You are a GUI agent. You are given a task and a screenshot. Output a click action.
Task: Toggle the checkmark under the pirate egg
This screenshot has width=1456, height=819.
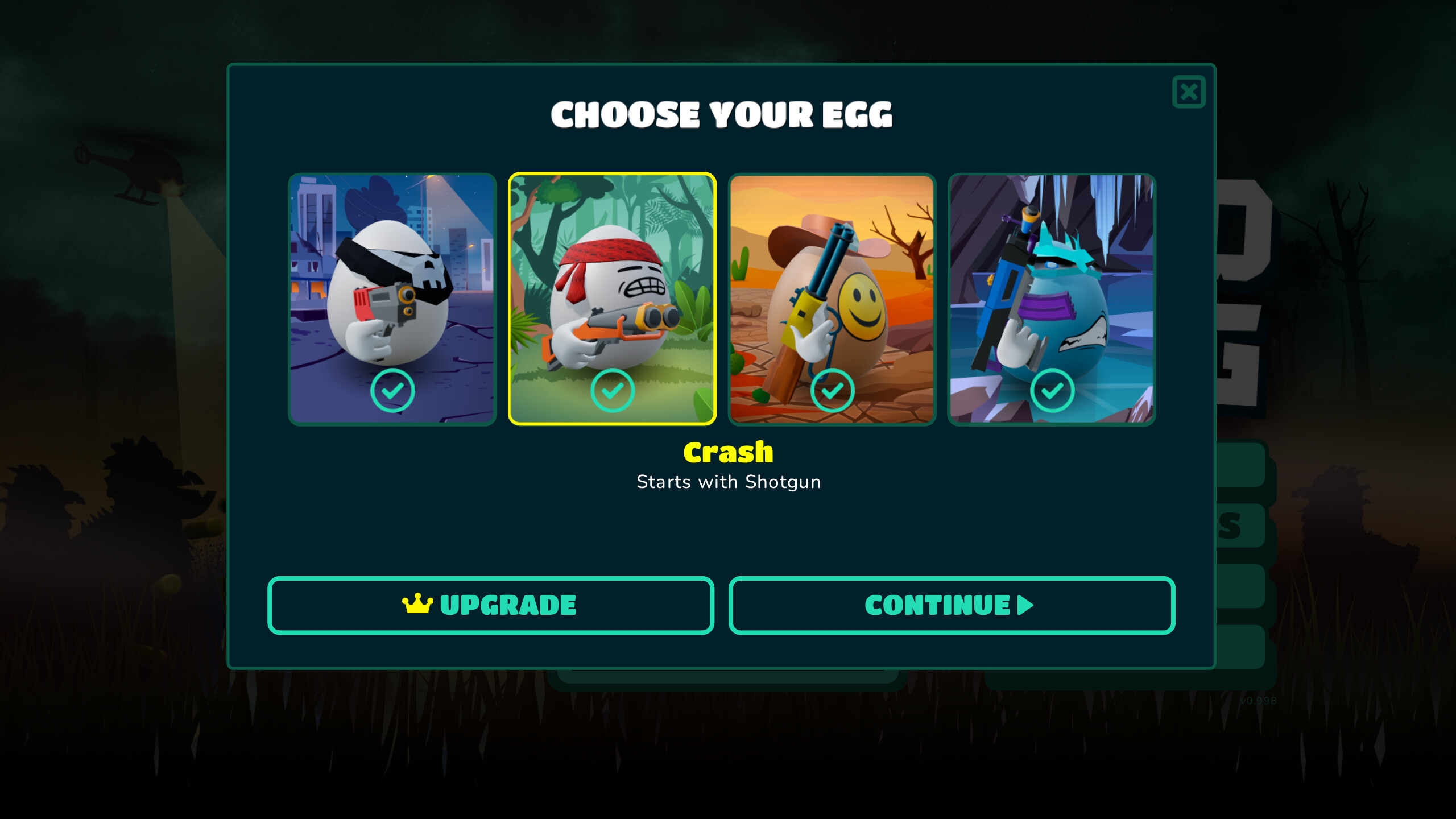tap(395, 391)
